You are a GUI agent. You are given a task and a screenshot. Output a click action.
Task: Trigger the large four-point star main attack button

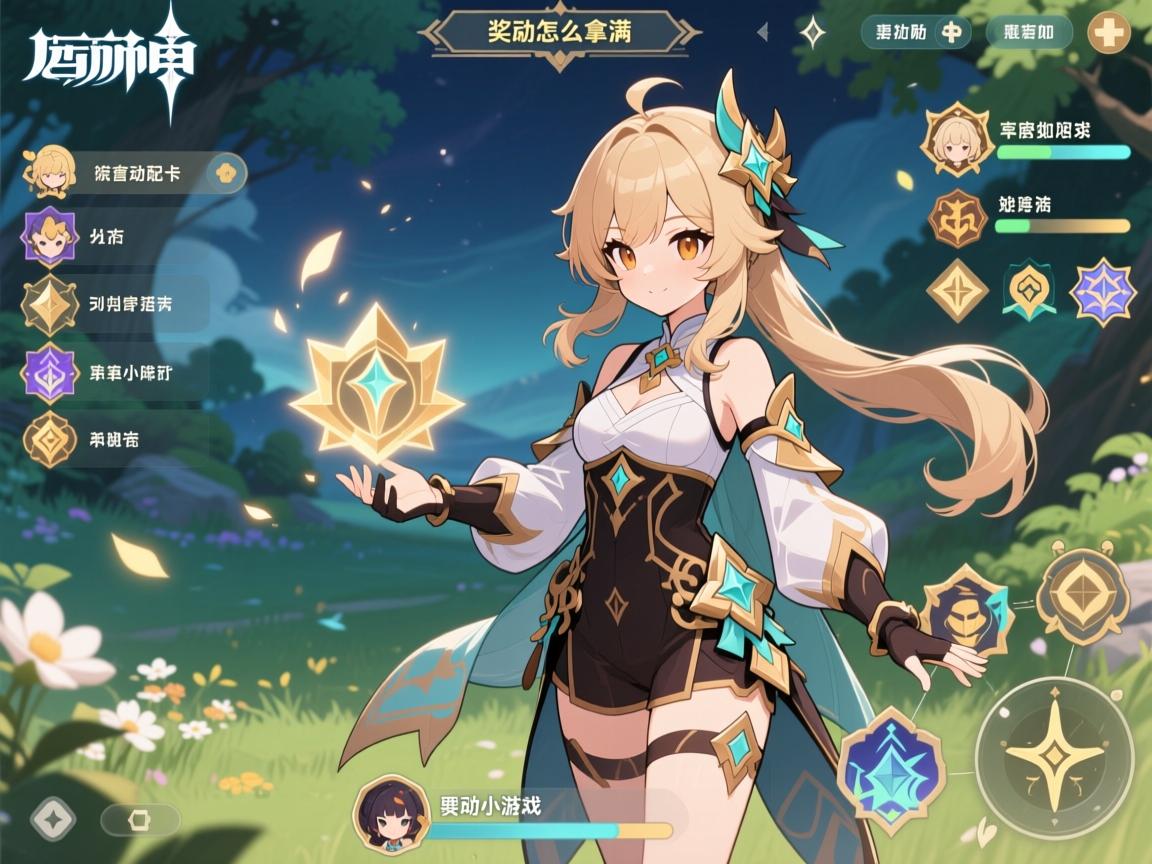click(1055, 756)
